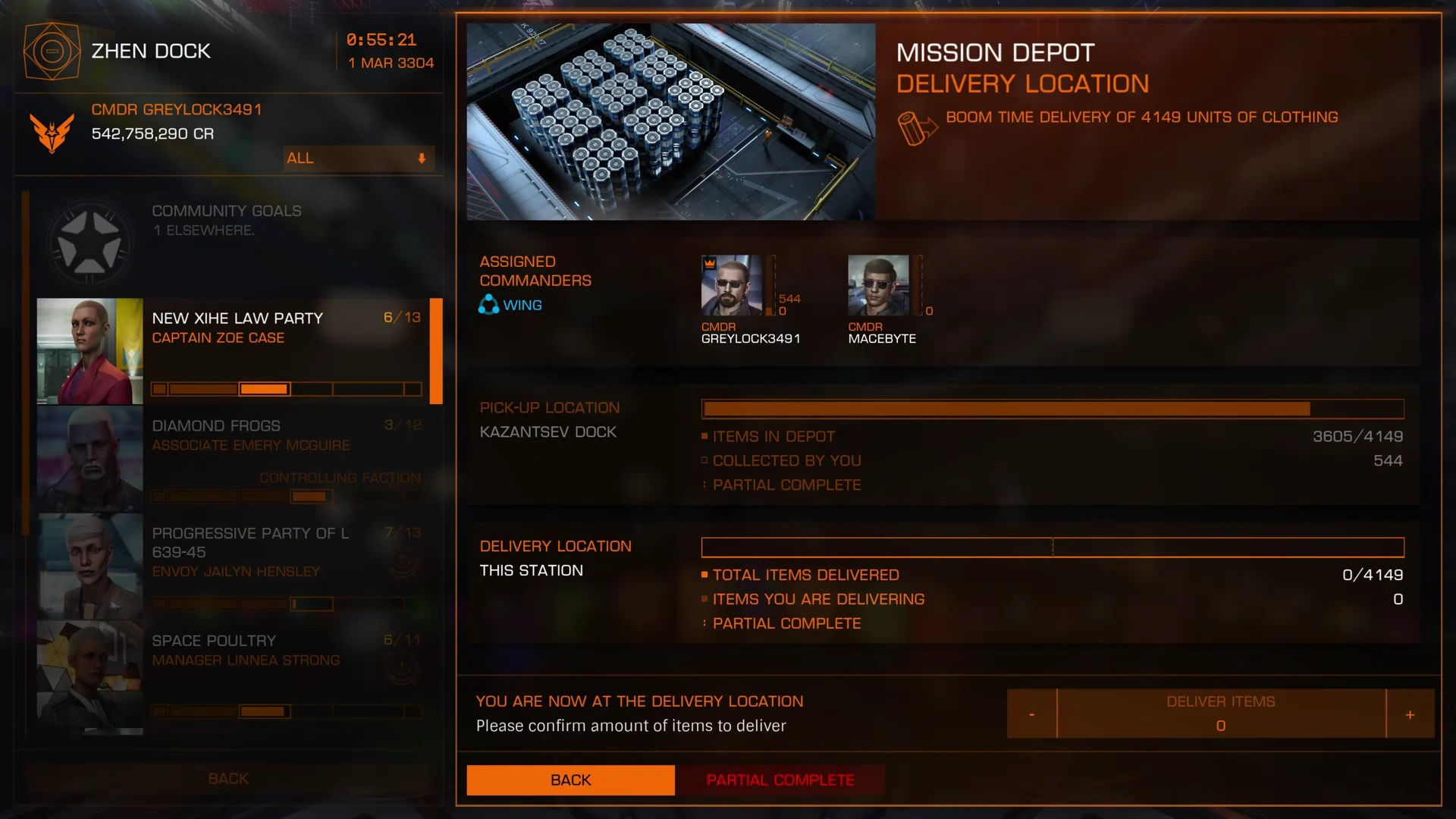Click the mission list scrollbar
1456x819 pixels.
(x=436, y=351)
